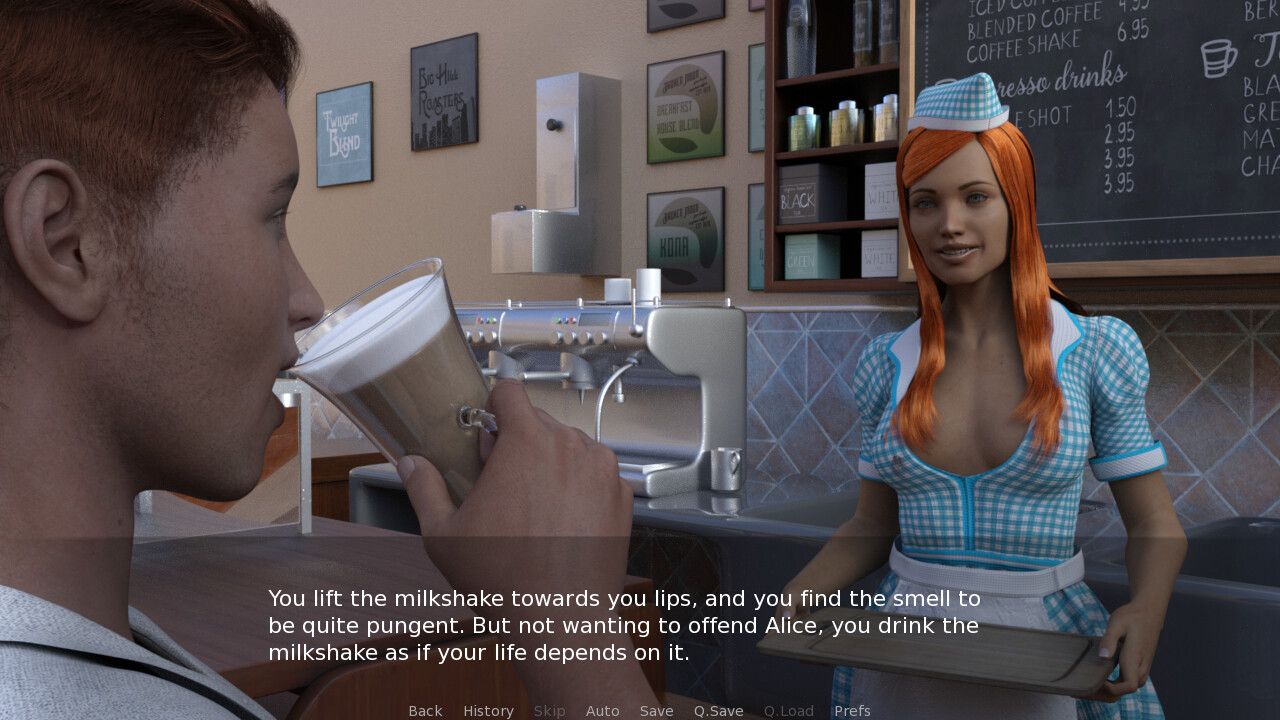
Task: Click the Big Hill Roasters picture
Action: [x=444, y=90]
